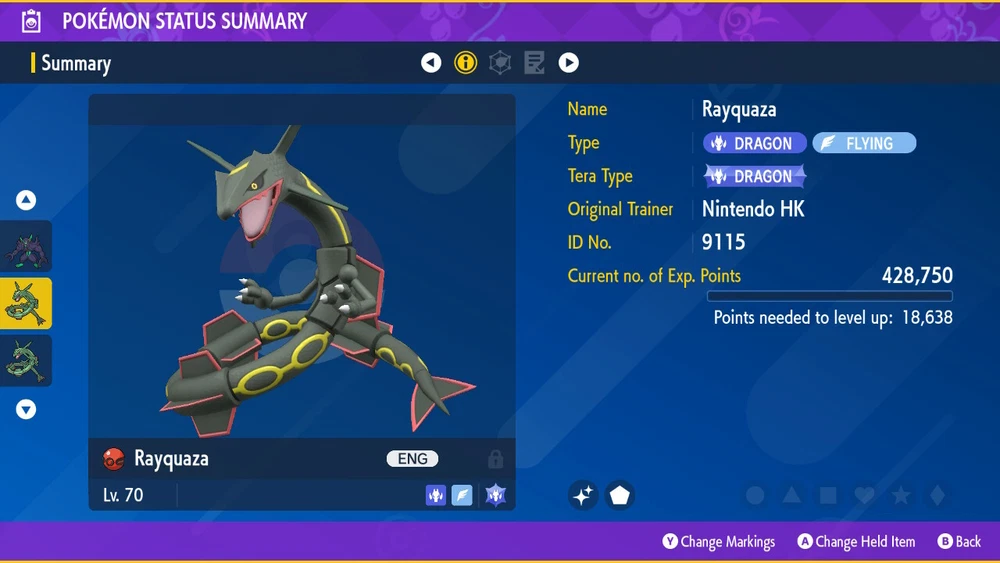Click the shiny sparkle icon
This screenshot has width=1000, height=563.
(x=584, y=495)
